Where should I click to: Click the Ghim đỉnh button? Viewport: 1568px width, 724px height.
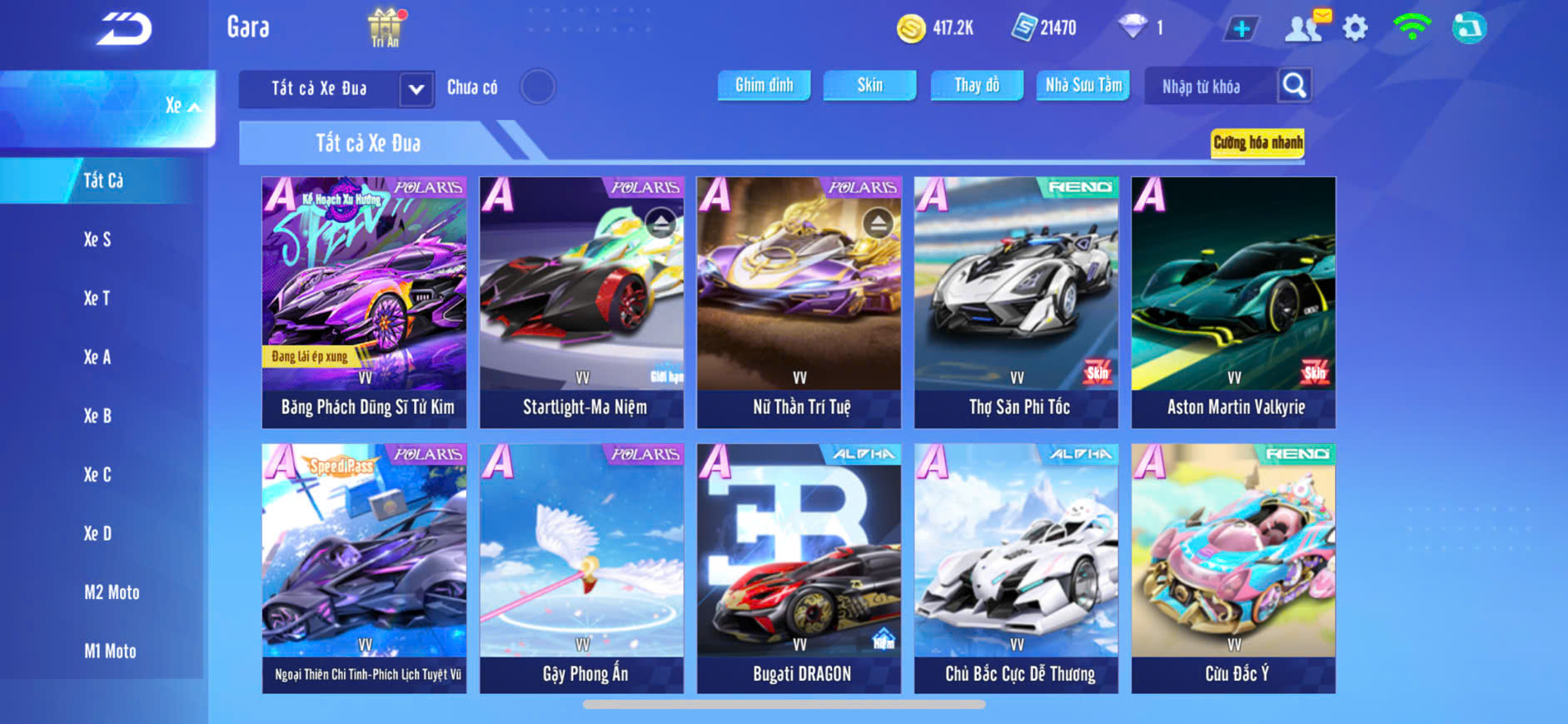coord(764,85)
